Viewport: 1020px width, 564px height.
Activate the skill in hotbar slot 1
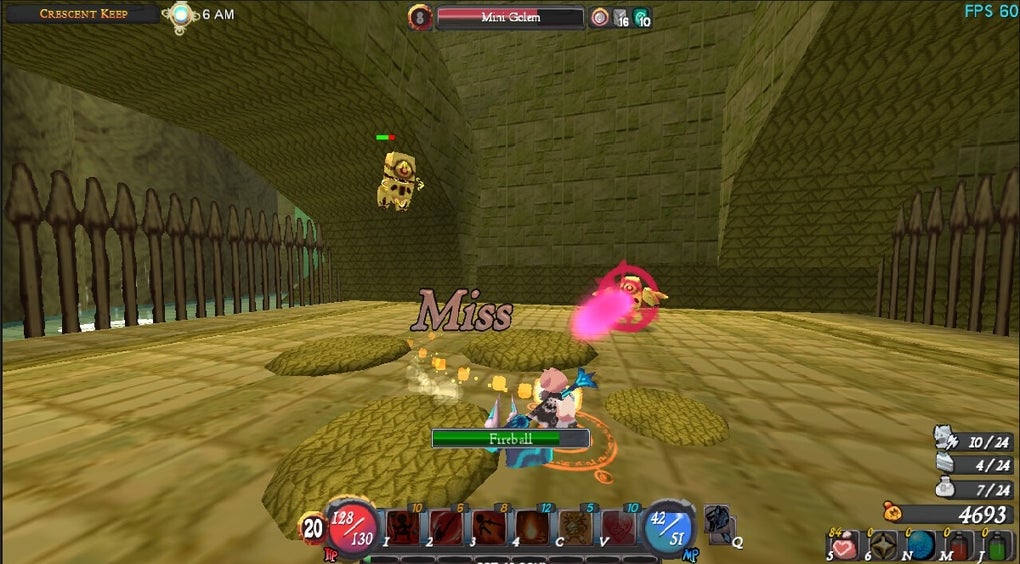coord(403,527)
